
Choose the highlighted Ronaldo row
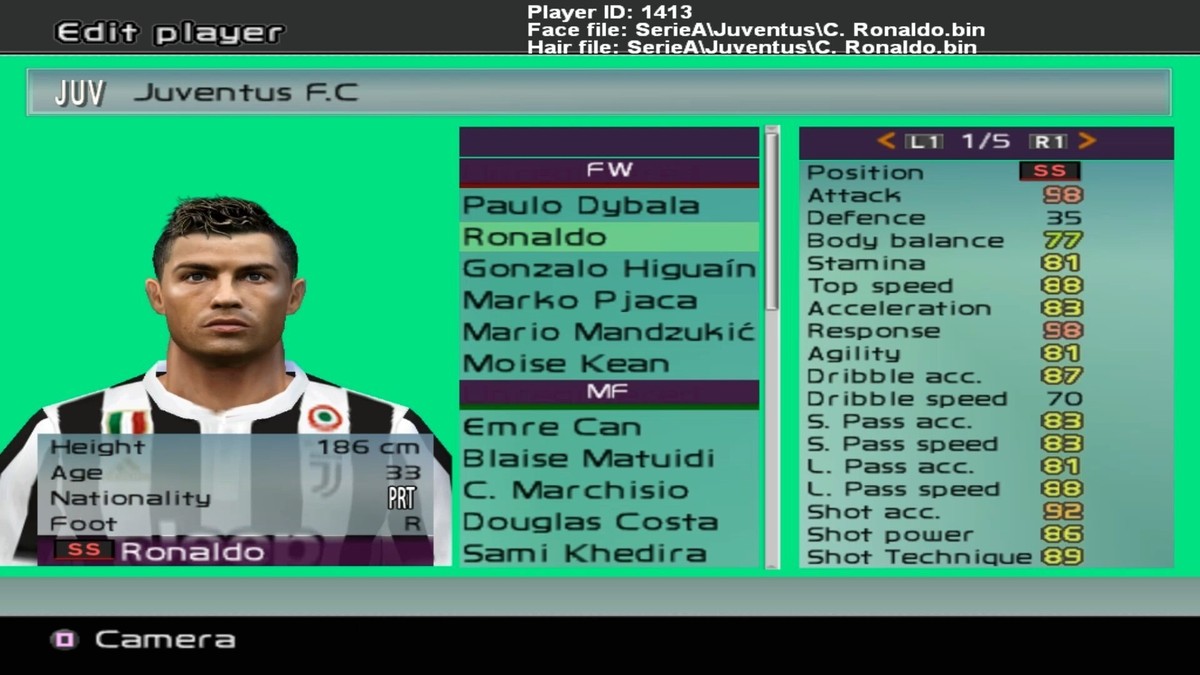coord(608,238)
